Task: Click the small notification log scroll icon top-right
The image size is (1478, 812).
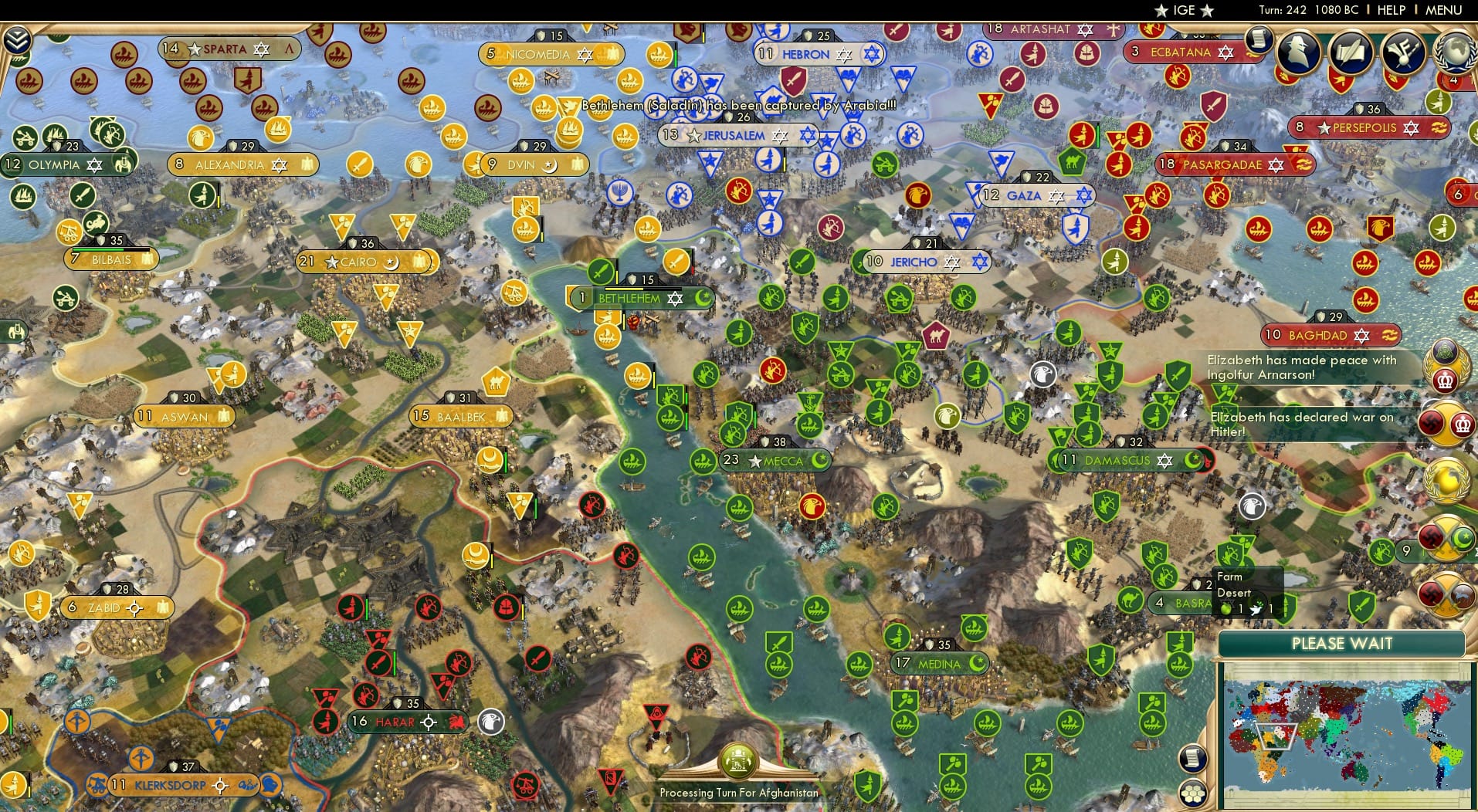Action: pos(1259,41)
